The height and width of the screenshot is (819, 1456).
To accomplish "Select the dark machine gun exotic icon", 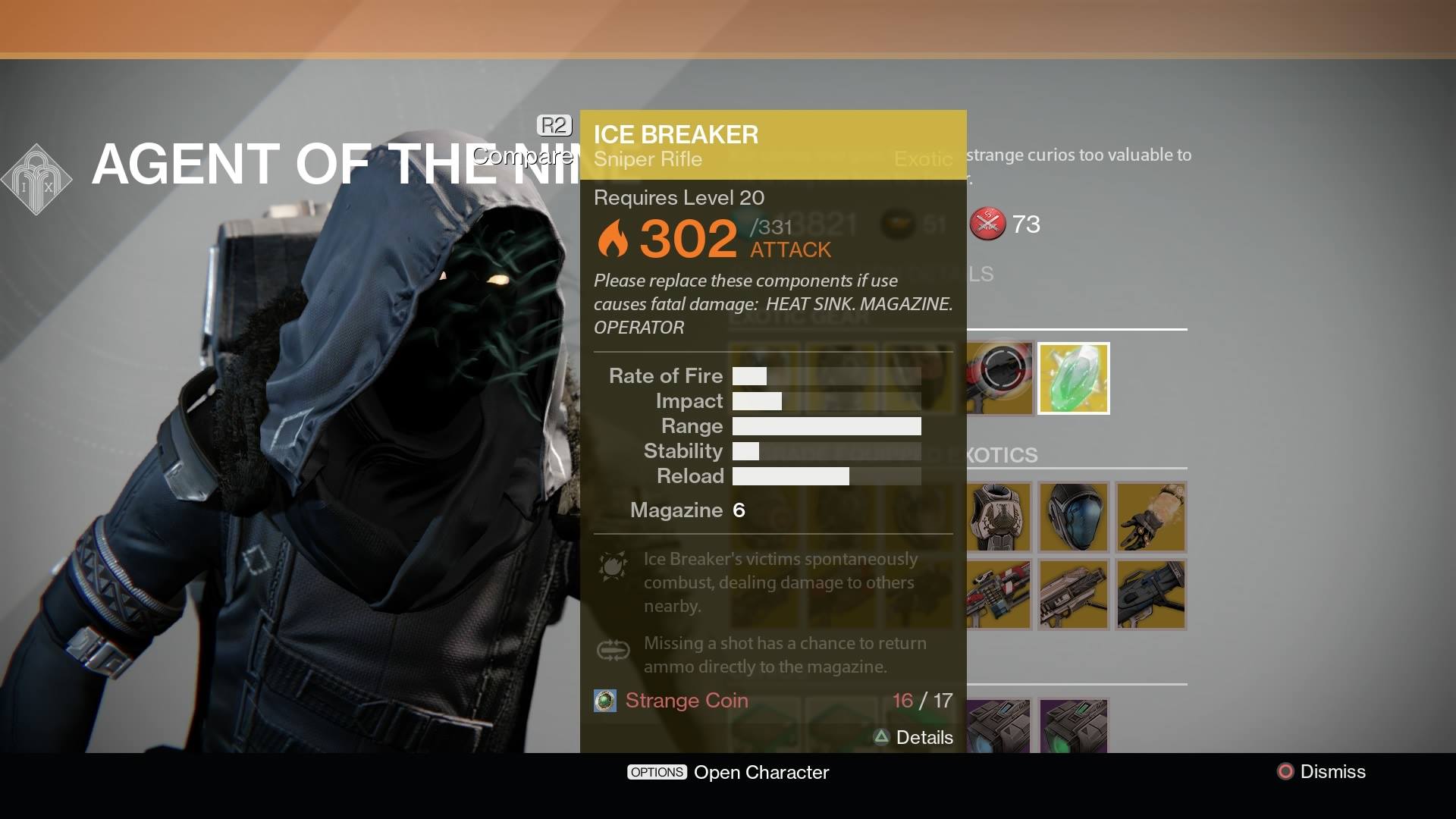I will point(1150,595).
